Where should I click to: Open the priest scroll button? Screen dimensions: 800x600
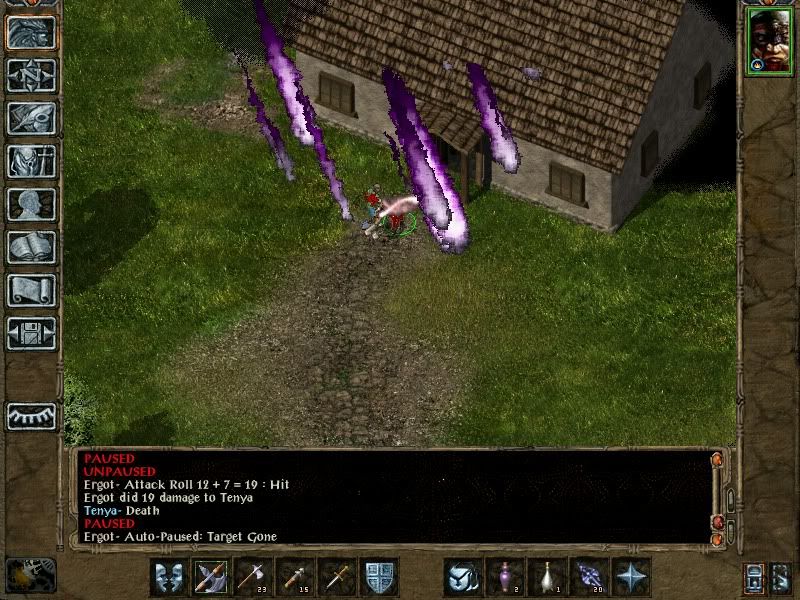(31, 290)
